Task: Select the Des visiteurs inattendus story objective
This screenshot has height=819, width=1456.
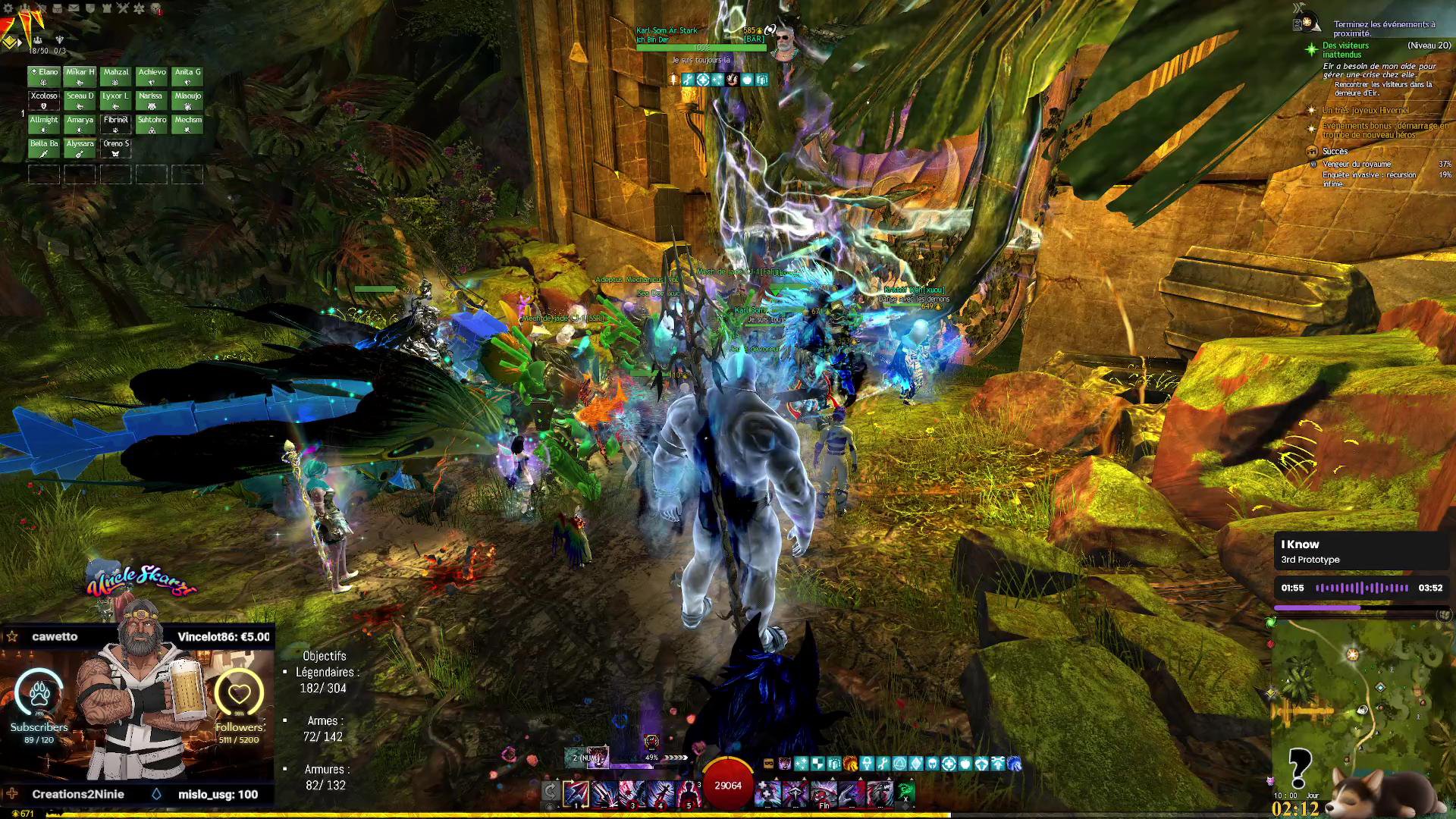Action: pos(1345,50)
